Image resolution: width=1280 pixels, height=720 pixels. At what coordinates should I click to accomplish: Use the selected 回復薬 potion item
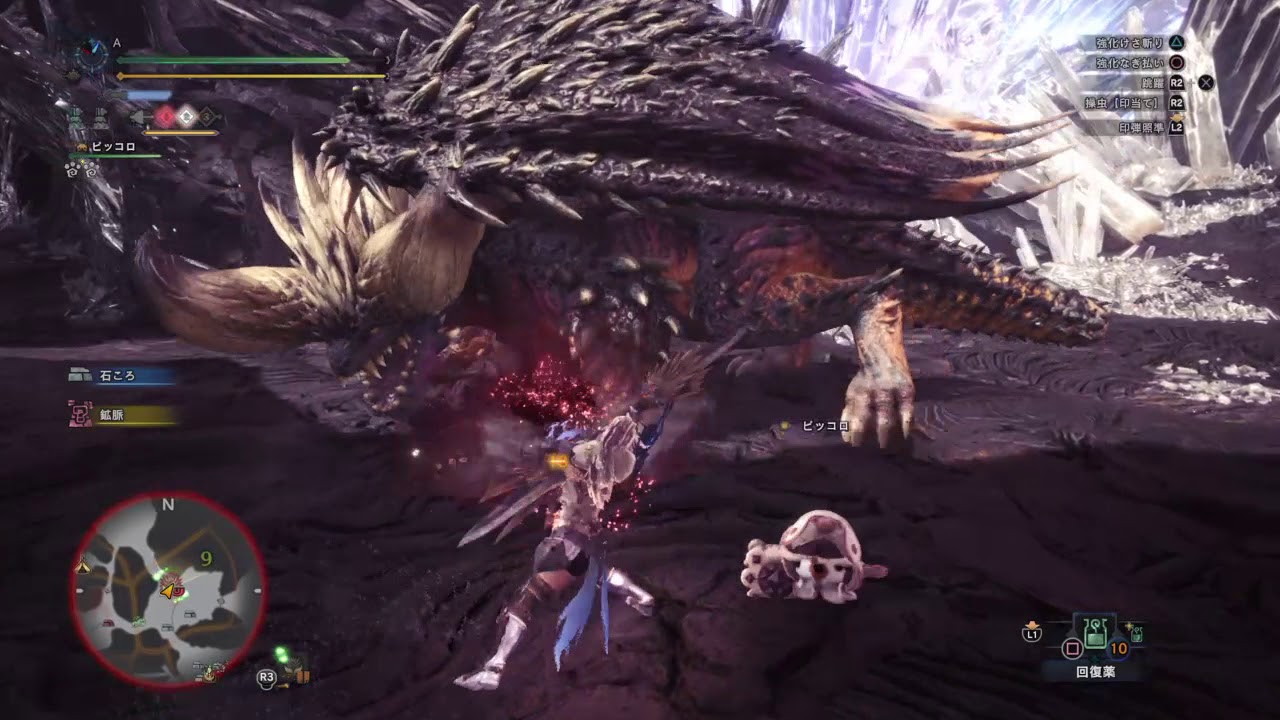pos(1095,632)
